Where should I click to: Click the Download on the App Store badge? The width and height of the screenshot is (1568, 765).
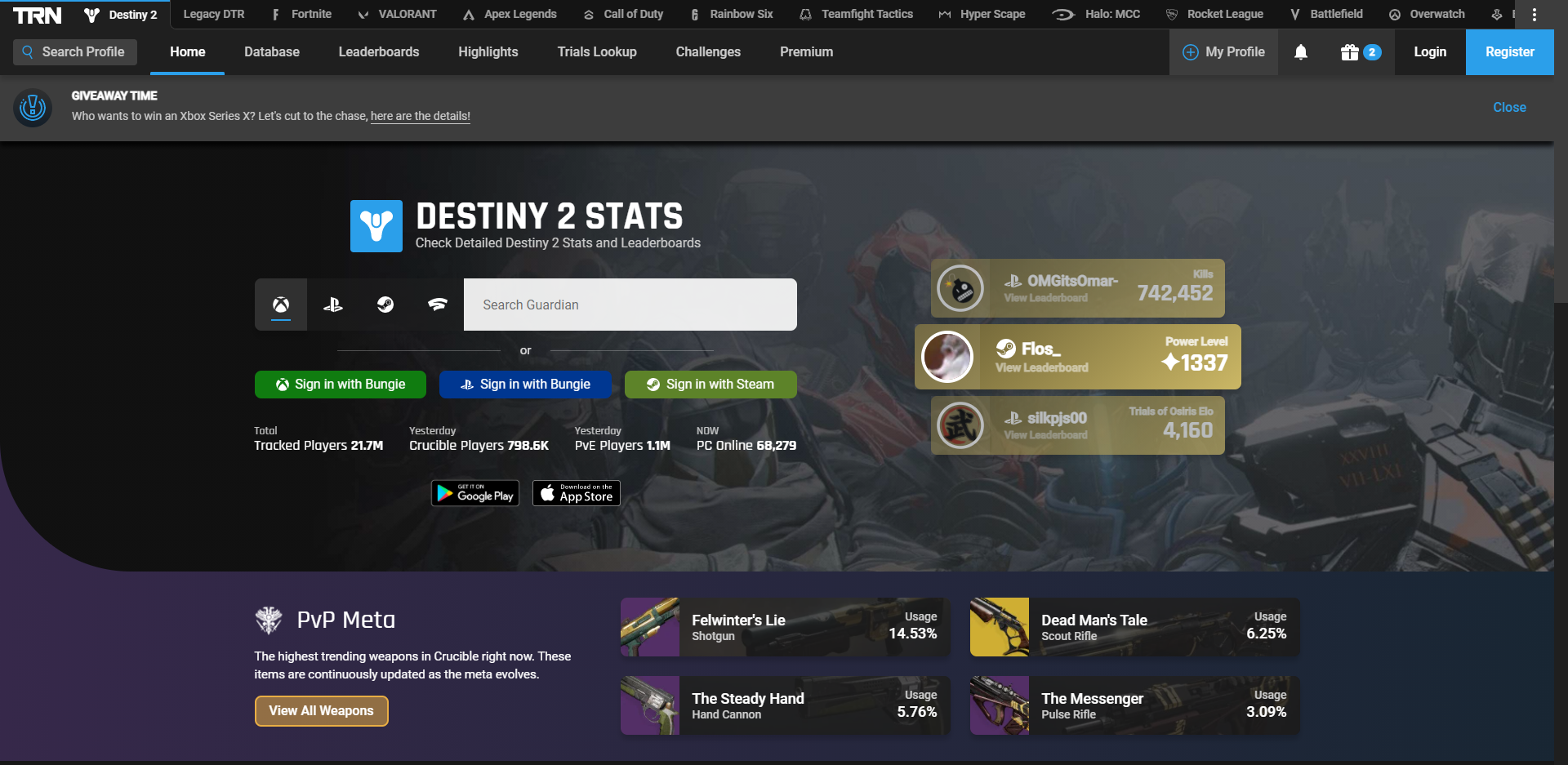tap(576, 492)
